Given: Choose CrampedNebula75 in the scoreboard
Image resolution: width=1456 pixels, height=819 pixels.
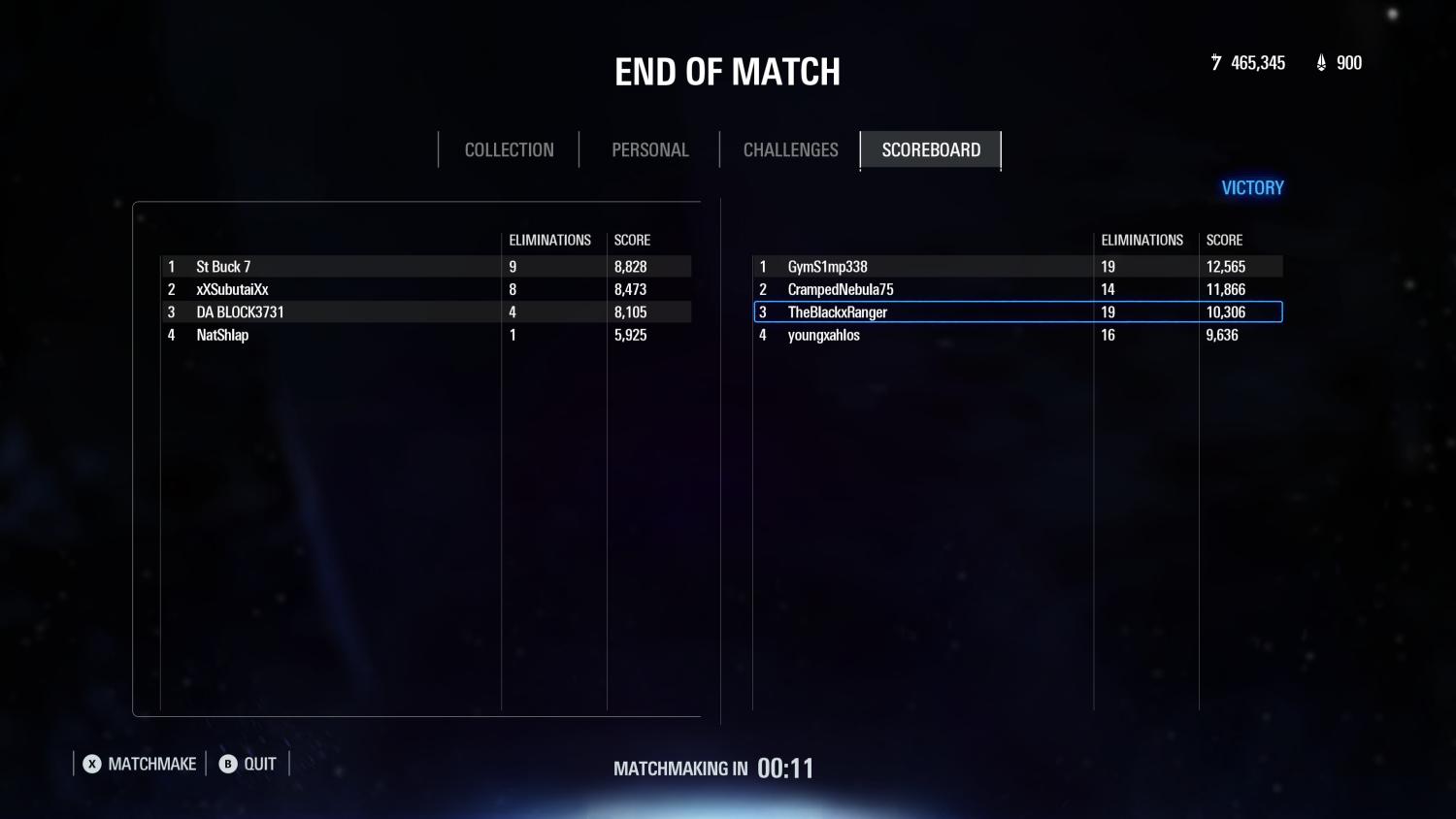Looking at the screenshot, I should [1017, 289].
